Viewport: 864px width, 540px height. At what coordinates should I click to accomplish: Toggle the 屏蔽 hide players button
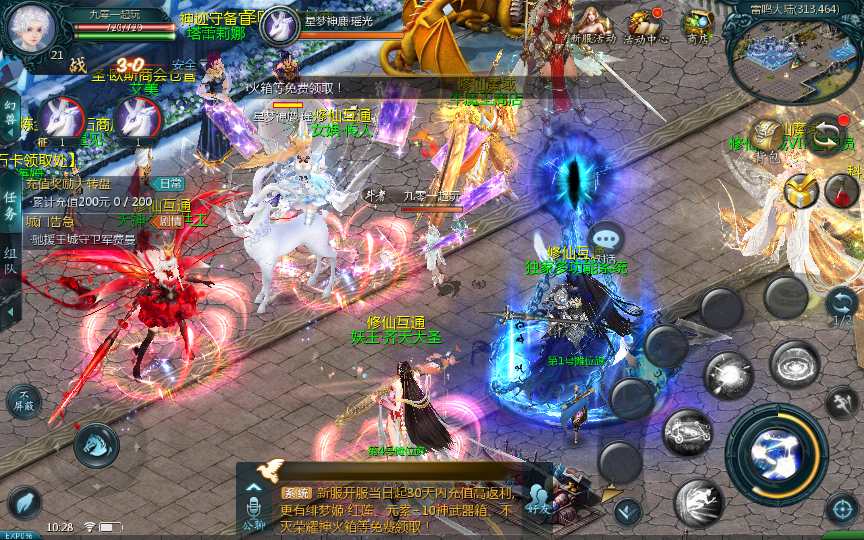coord(23,401)
